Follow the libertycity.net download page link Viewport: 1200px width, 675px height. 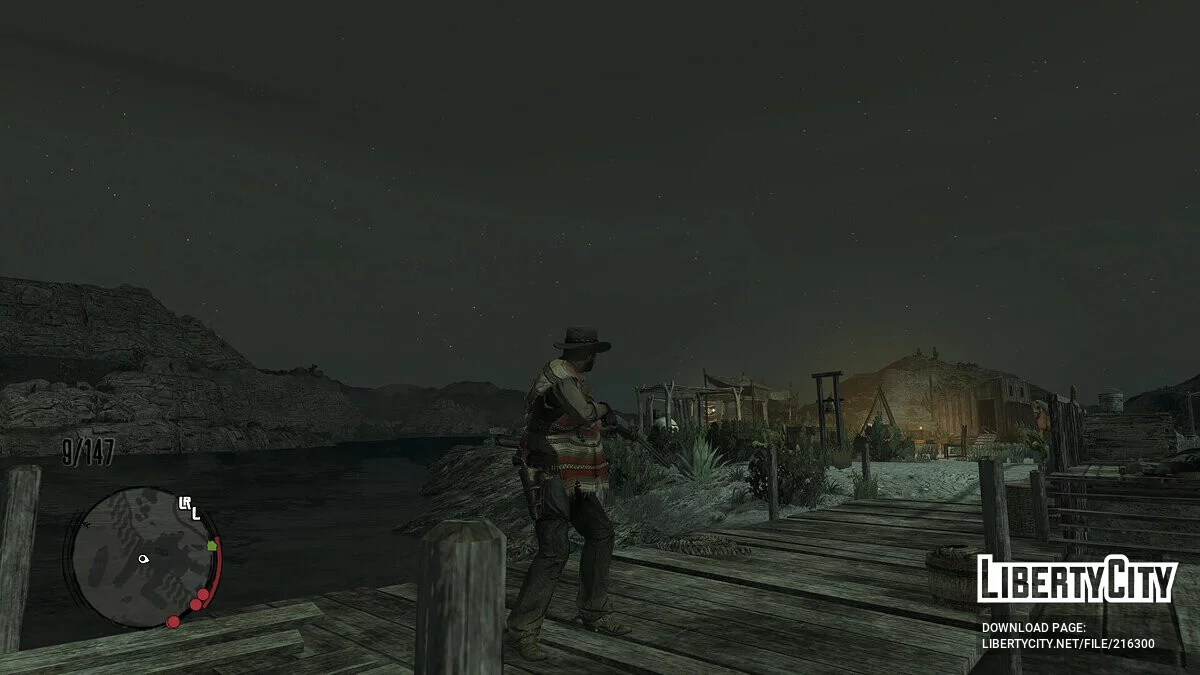(1068, 643)
